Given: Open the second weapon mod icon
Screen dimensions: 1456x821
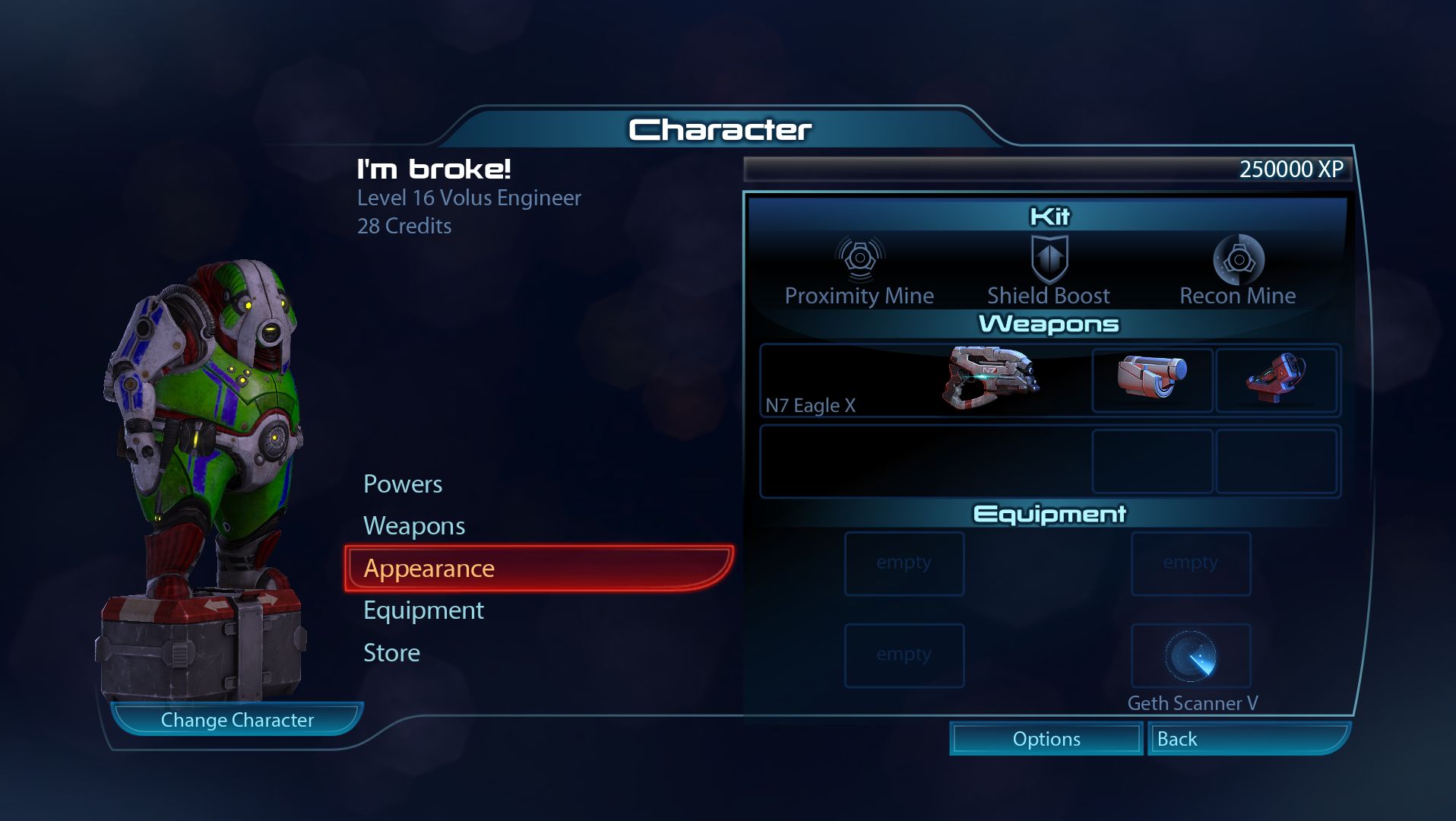Looking at the screenshot, I should click(x=1278, y=381).
